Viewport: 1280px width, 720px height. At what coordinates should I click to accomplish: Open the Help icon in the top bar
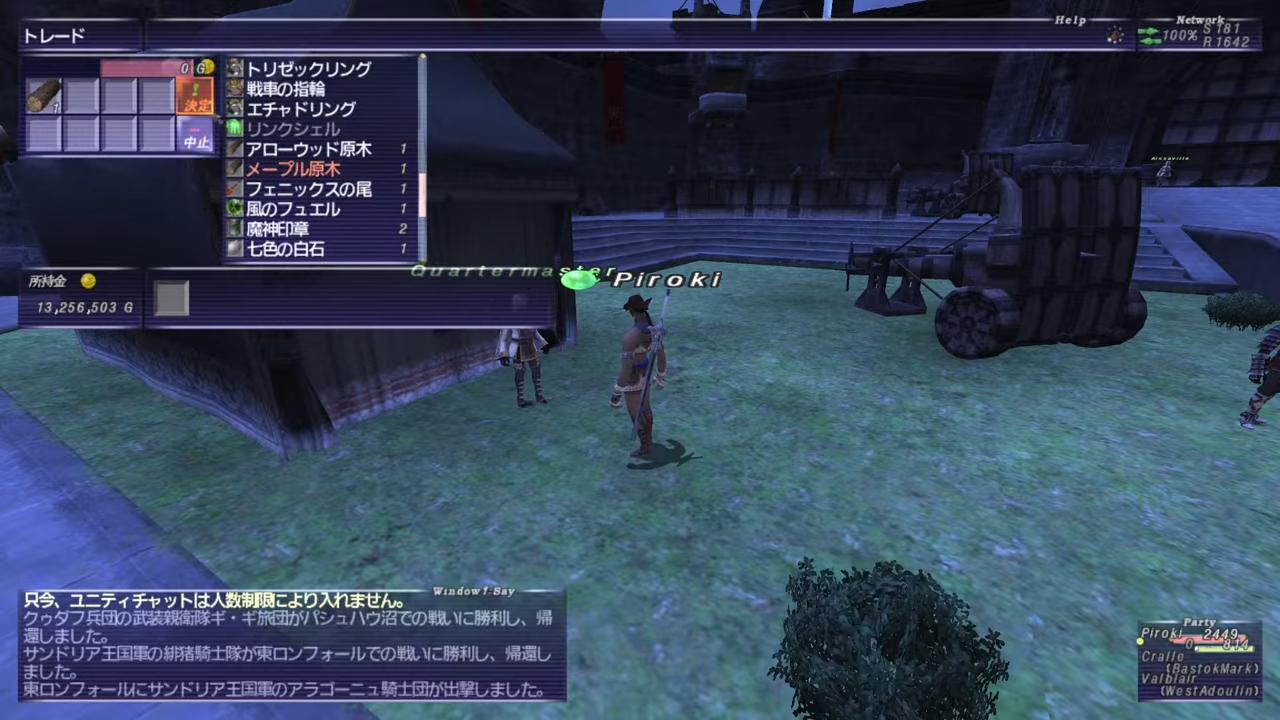(1115, 35)
